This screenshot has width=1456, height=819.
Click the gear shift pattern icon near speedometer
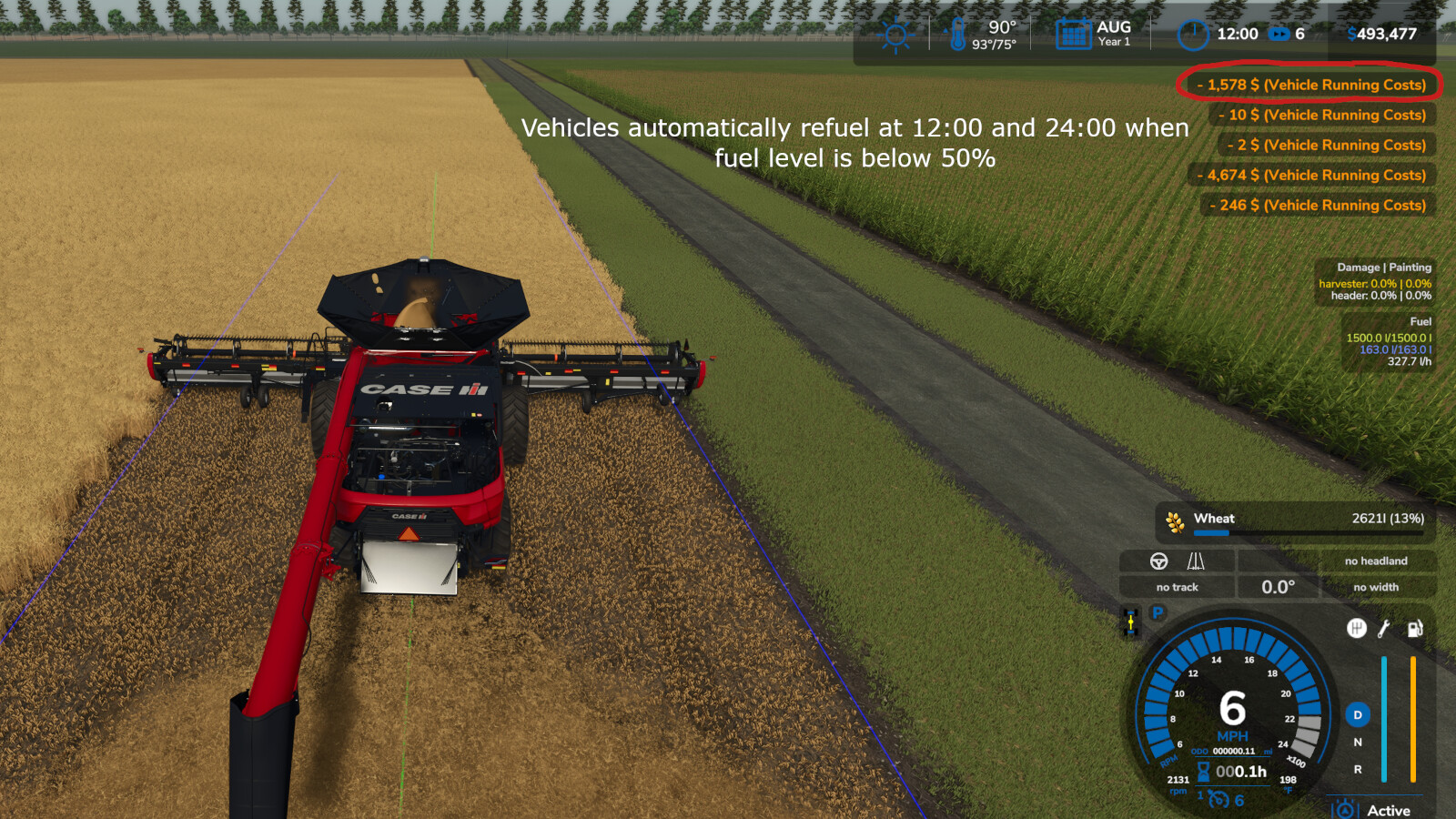(x=1357, y=627)
